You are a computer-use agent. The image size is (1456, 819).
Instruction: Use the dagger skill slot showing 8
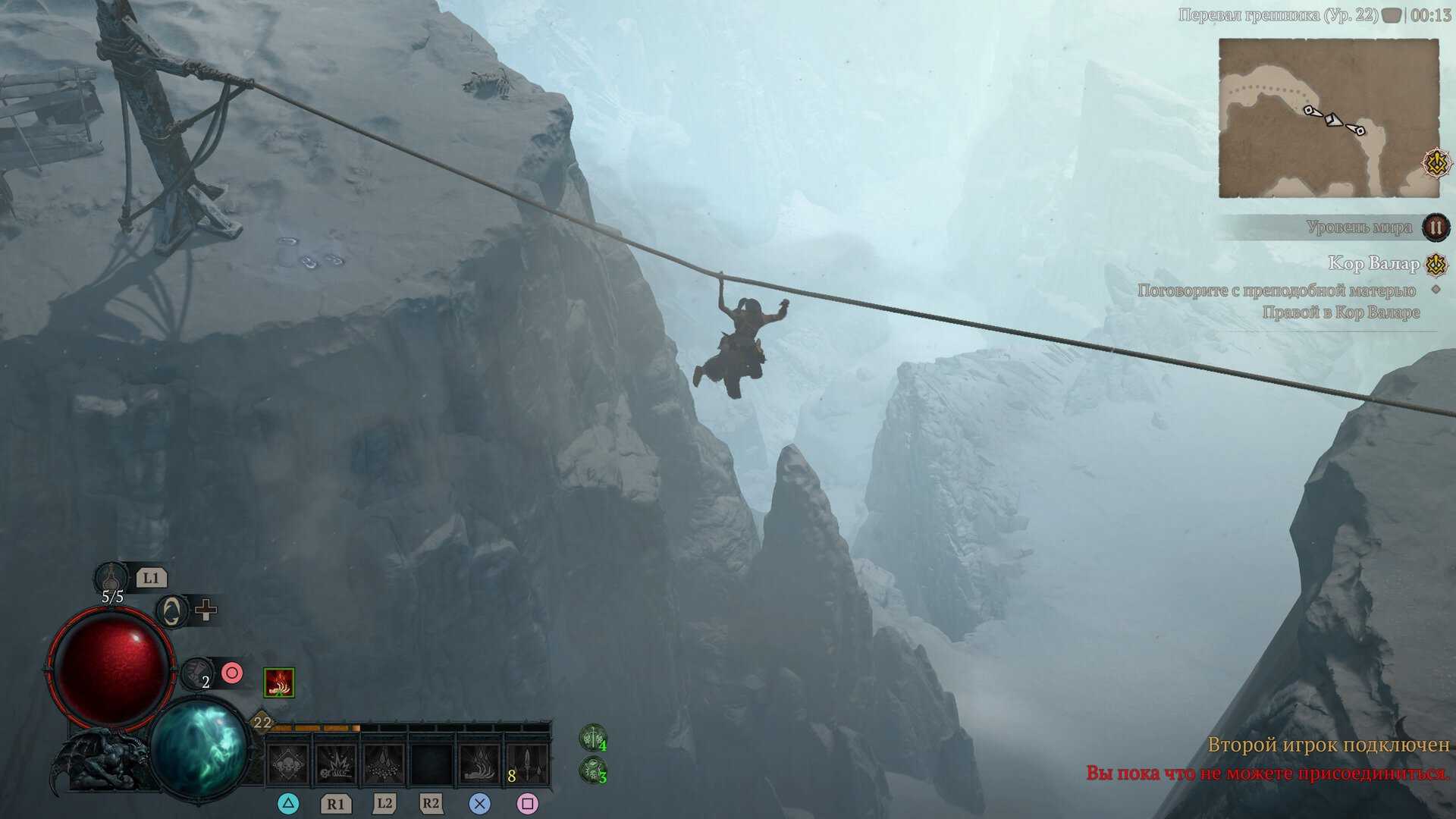526,764
